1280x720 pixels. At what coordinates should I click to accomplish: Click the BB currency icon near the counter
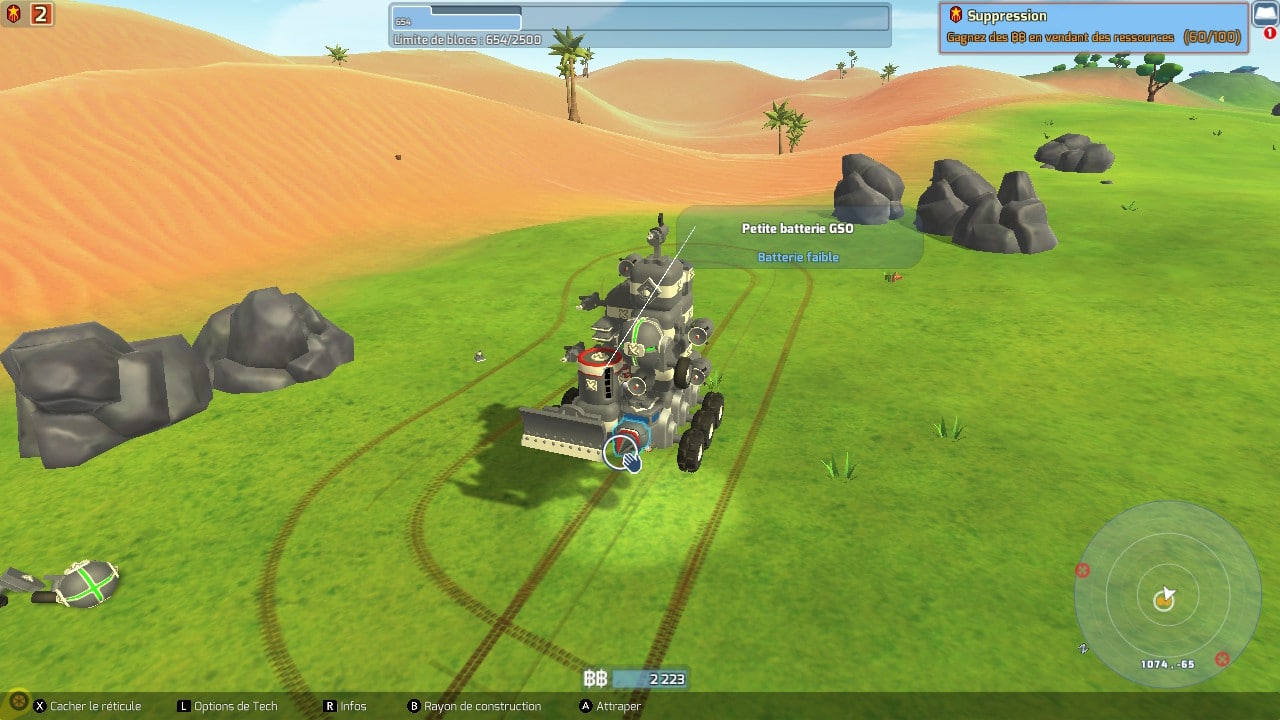(x=595, y=678)
